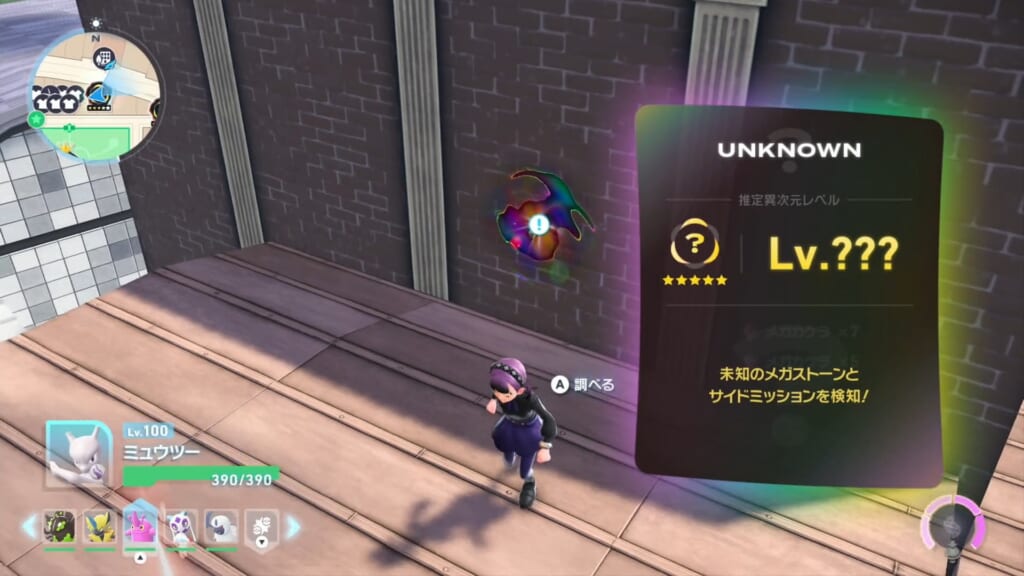Cycle party left with the arrow
The width and height of the screenshot is (1024, 576).
coord(29,526)
